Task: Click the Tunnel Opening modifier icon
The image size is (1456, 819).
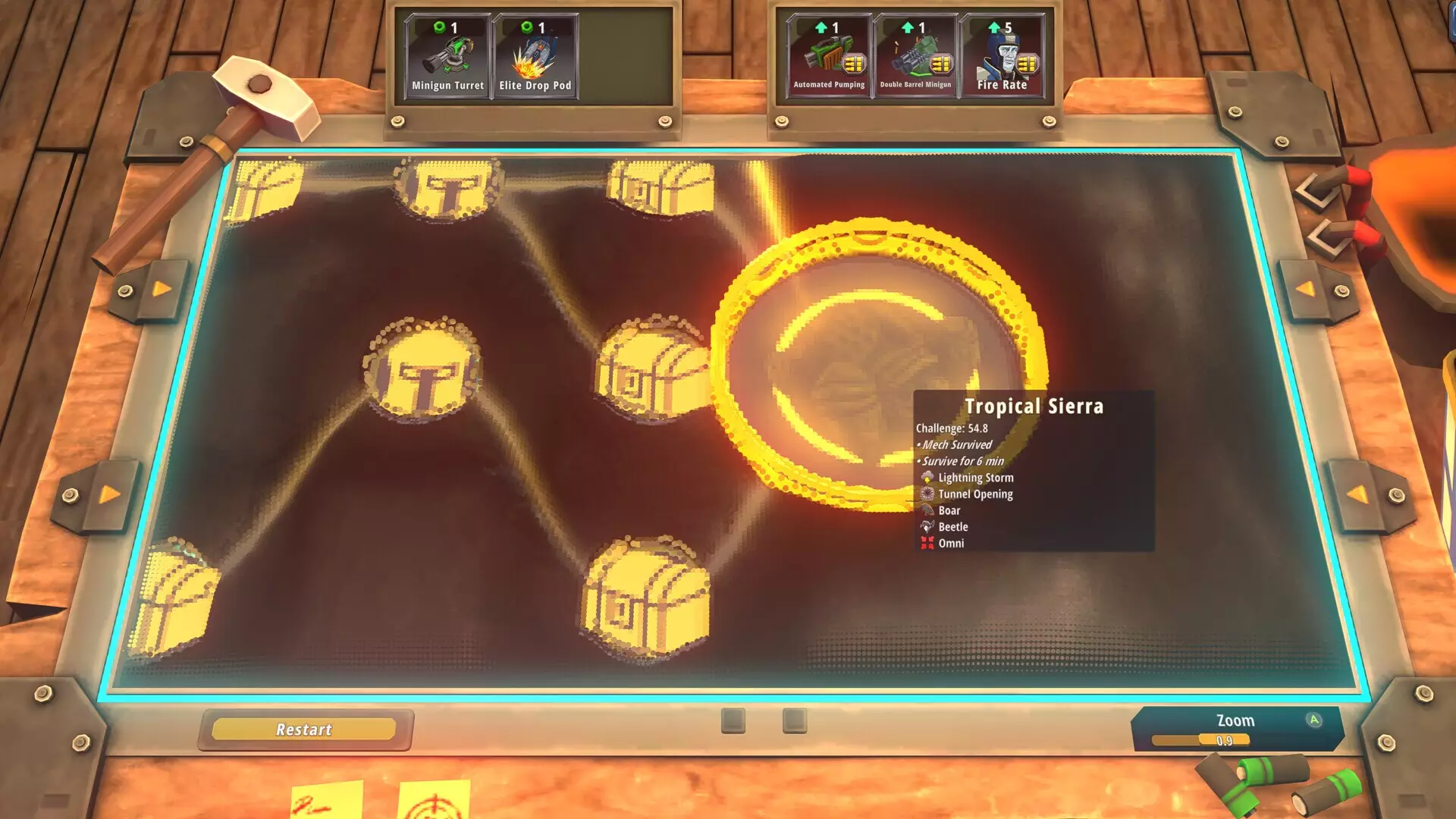Action: pyautogui.click(x=927, y=494)
